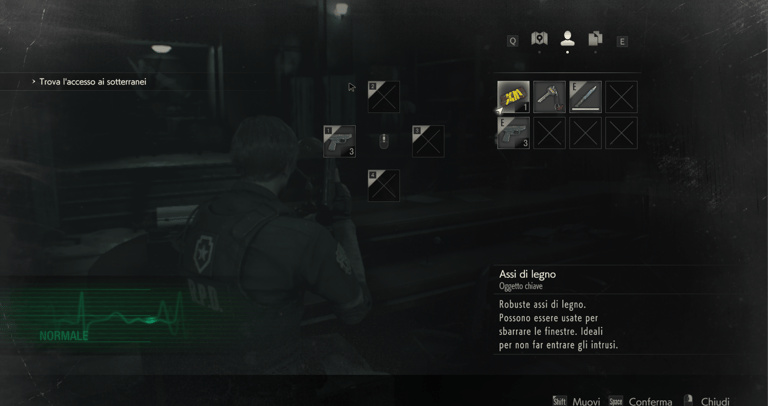Choose empty quick slot 2
768x406 pixels.
[383, 97]
